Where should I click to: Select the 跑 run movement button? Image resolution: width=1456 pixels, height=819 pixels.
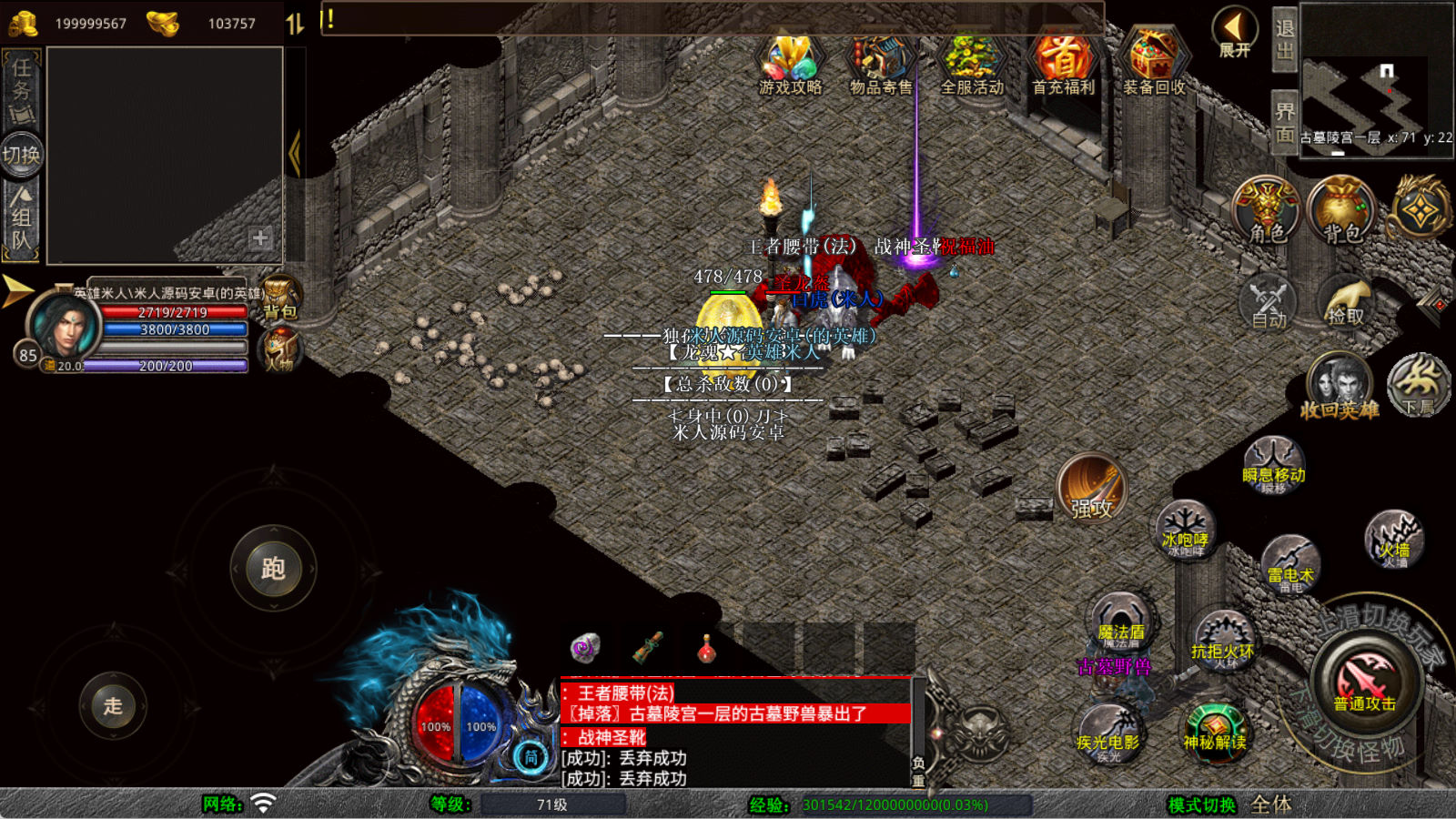coord(273,569)
